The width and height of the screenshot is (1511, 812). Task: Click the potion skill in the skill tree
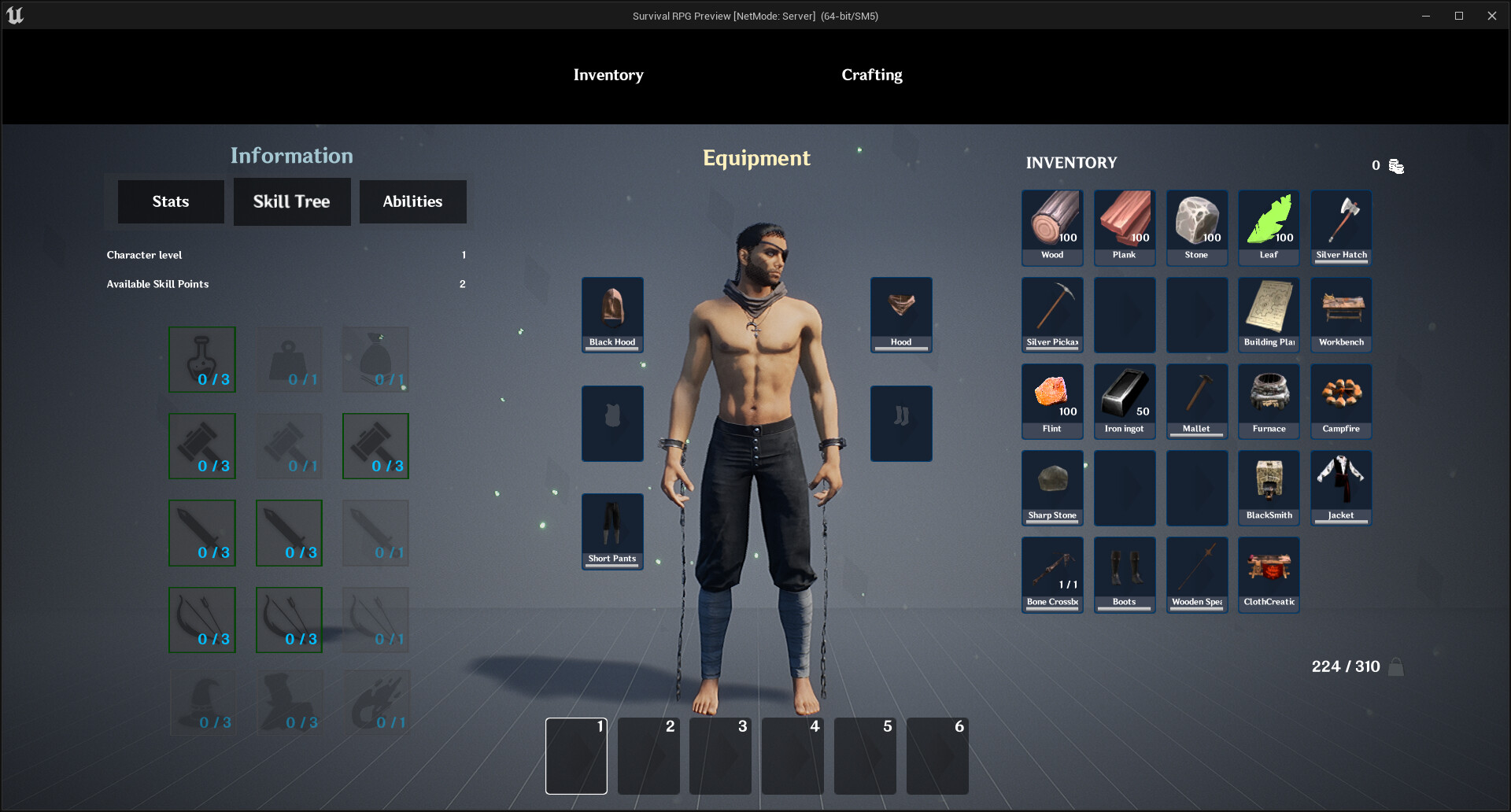tap(201, 360)
